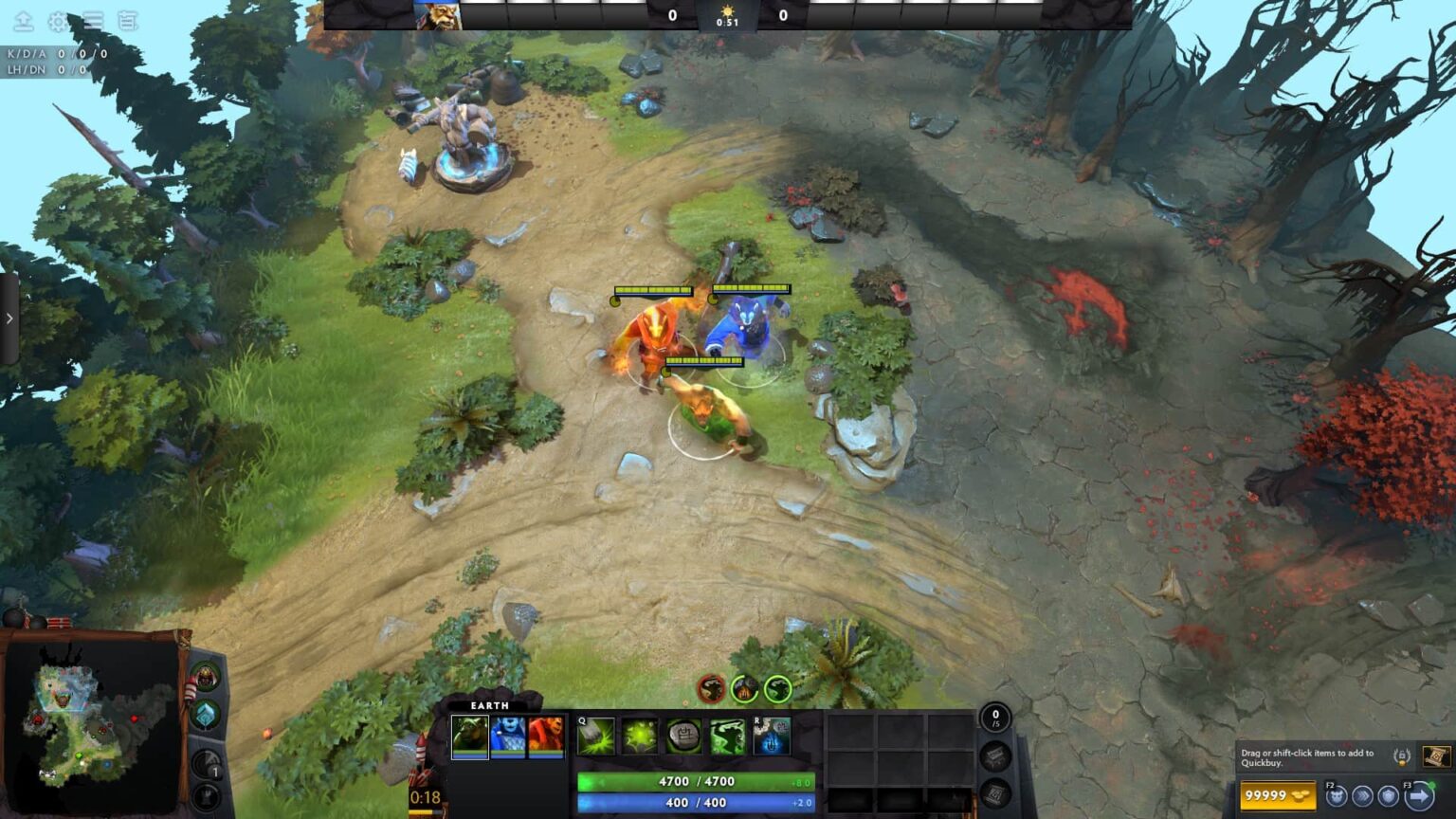Select the Boulder Smash ability (Q)
Screen dimensions: 1456x819
coord(594,736)
